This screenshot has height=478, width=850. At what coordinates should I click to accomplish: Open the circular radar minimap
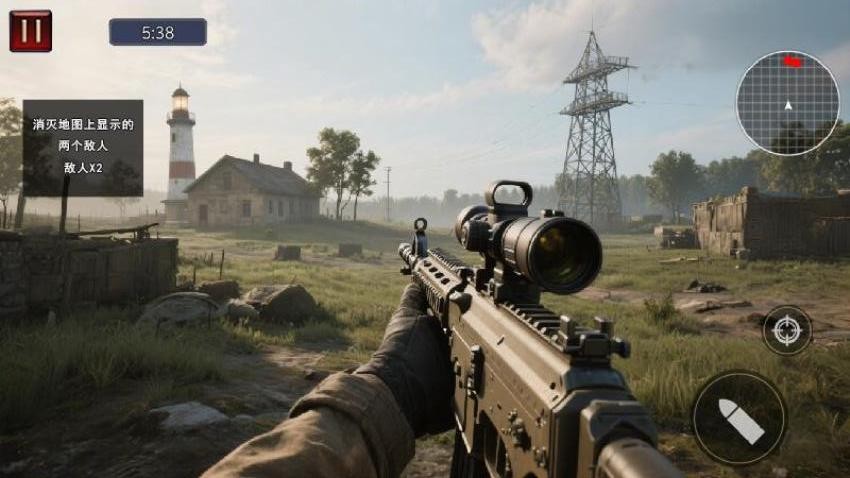tap(787, 103)
